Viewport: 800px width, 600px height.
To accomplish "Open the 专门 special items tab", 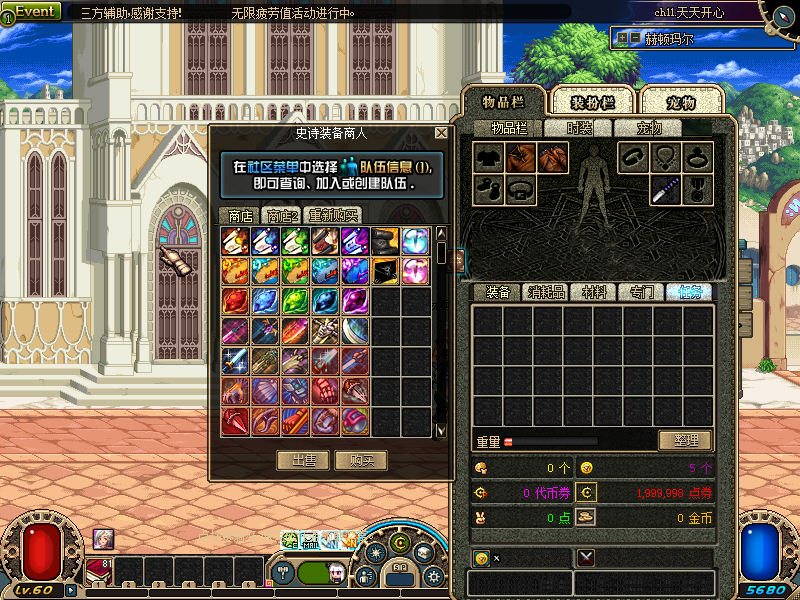I will coord(642,292).
